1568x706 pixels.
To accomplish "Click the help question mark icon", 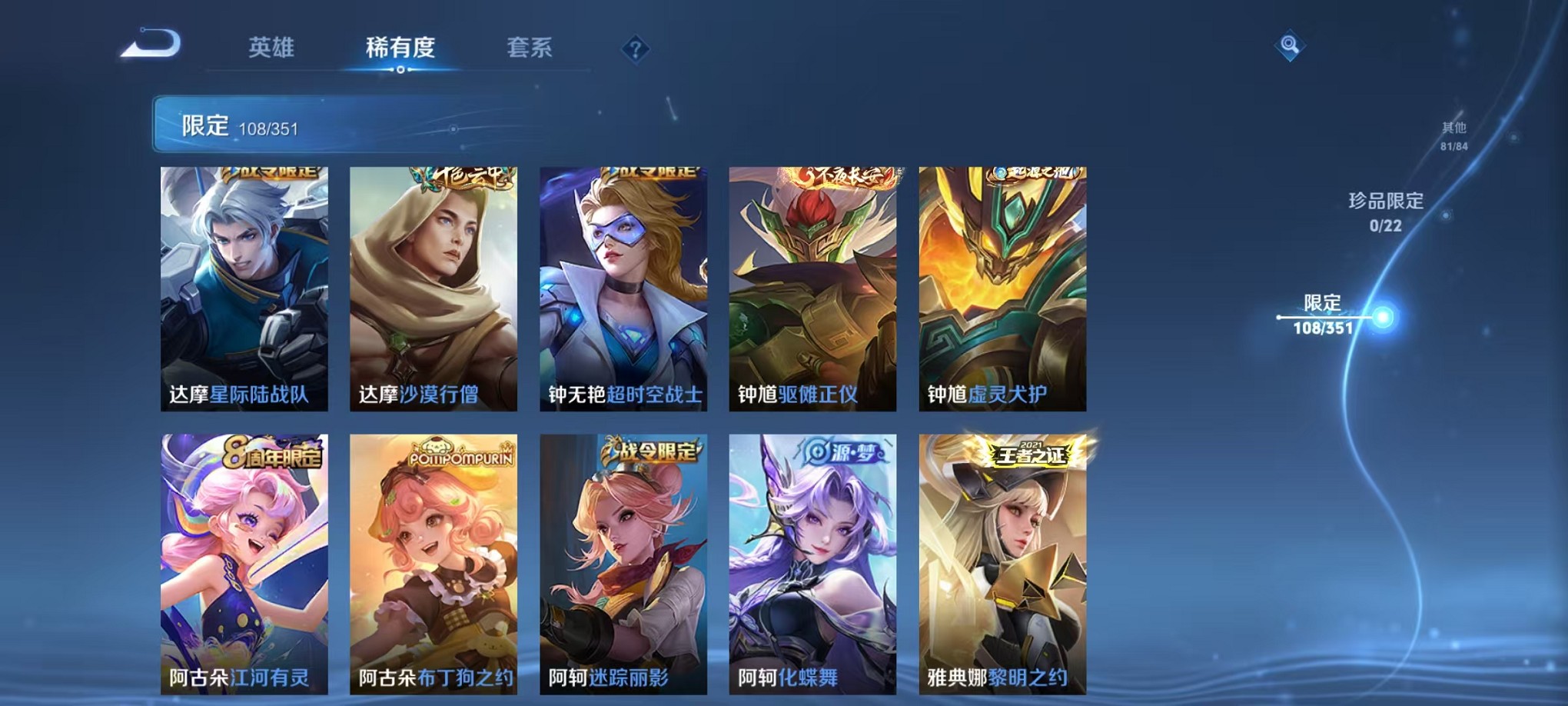I will point(634,48).
